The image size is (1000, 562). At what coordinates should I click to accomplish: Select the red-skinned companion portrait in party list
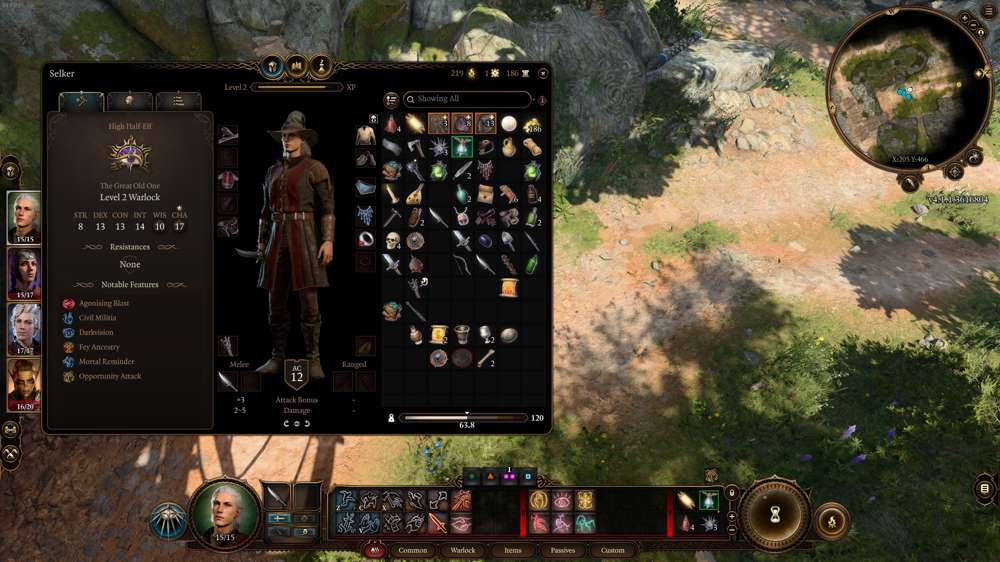coord(24,384)
